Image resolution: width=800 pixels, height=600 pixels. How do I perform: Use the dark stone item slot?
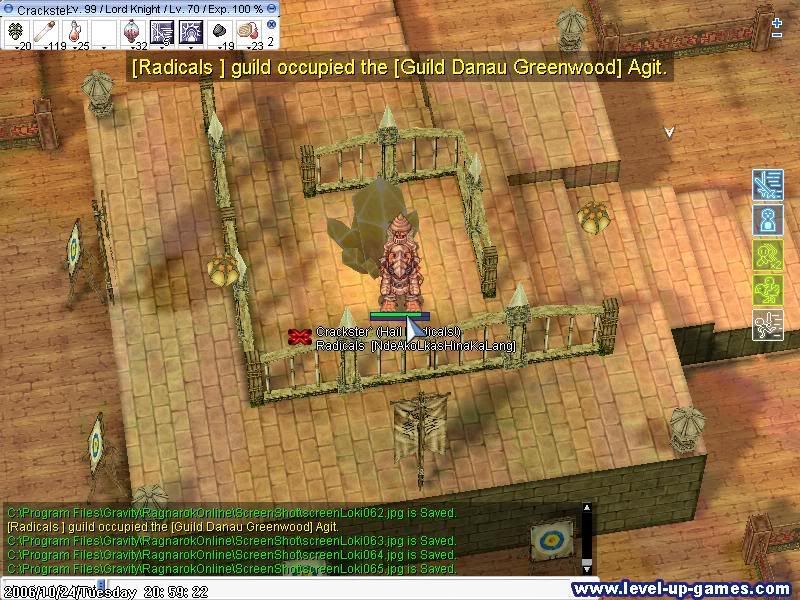220,32
